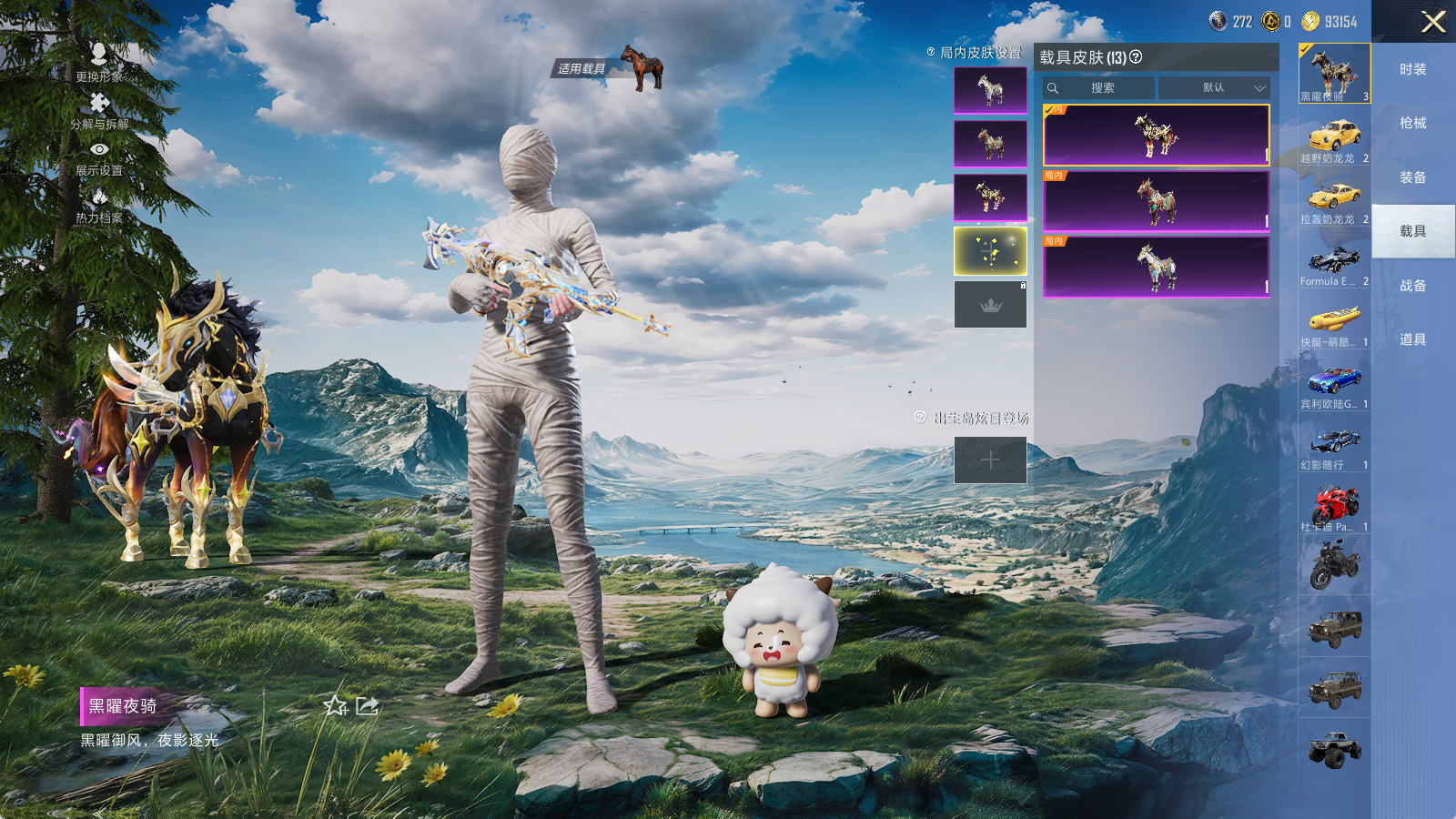This screenshot has height=819, width=1456.
Task: Select the Formula E race car skin
Action: click(1334, 264)
